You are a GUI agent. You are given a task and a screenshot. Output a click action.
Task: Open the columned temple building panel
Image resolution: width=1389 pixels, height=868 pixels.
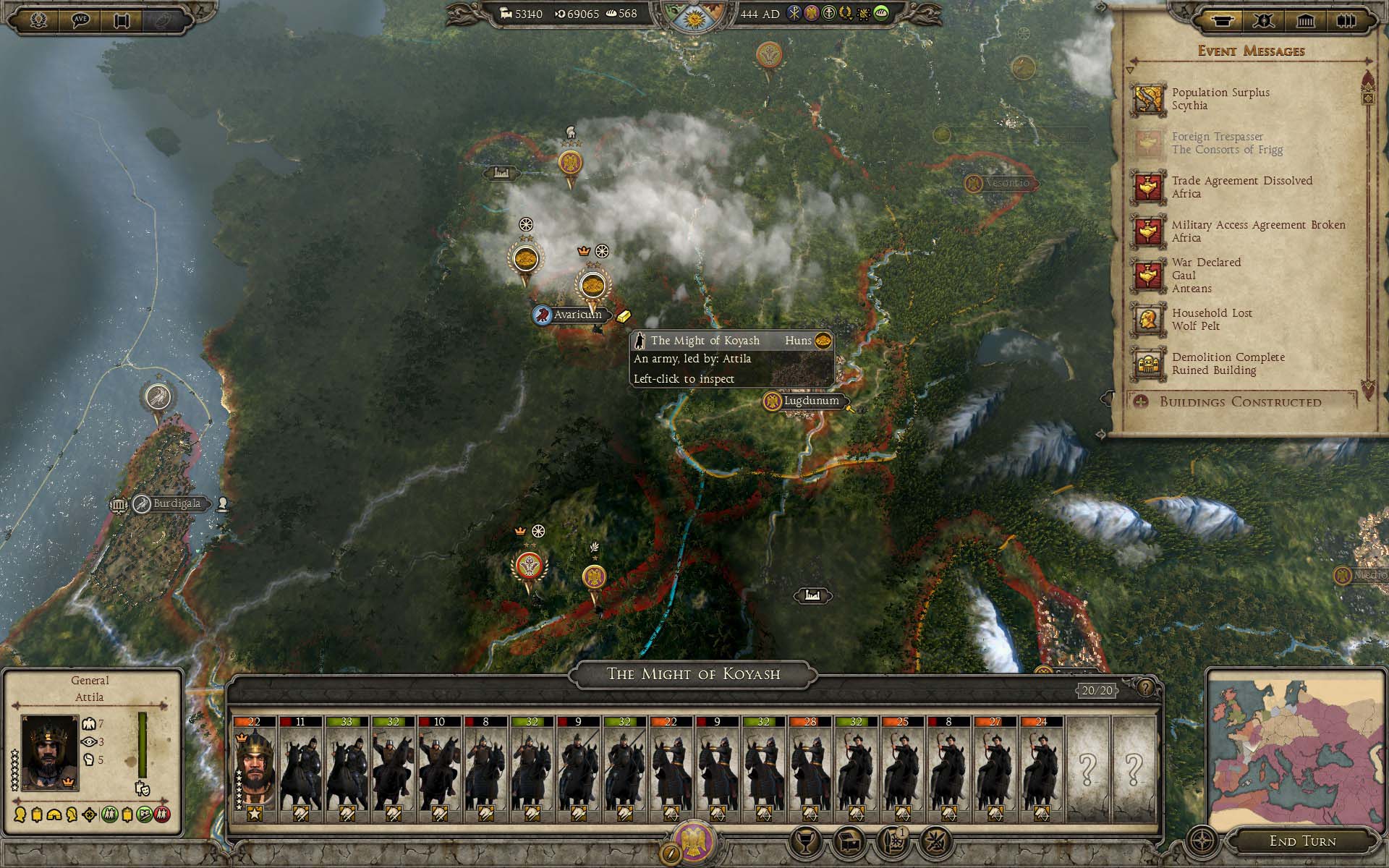pos(1305,20)
